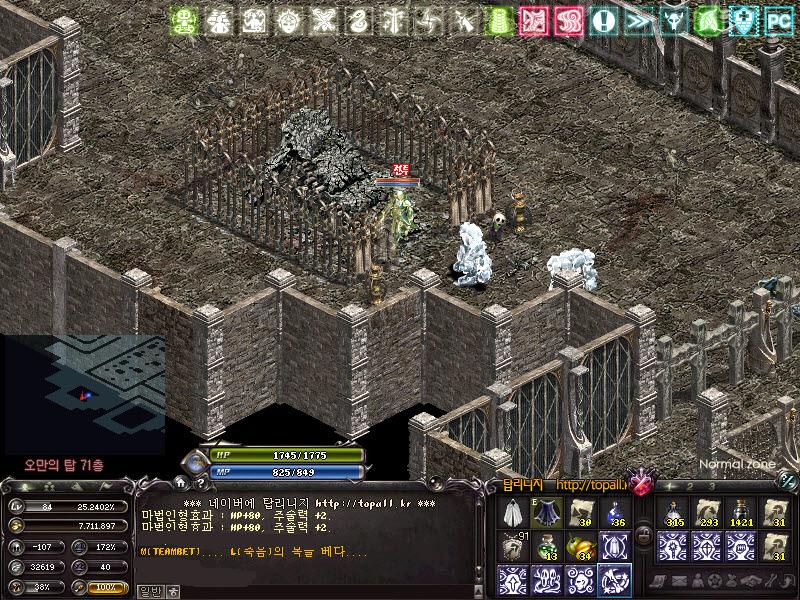Switch to hotbar page 3
Image resolution: width=800 pixels, height=600 pixels.
click(710, 487)
